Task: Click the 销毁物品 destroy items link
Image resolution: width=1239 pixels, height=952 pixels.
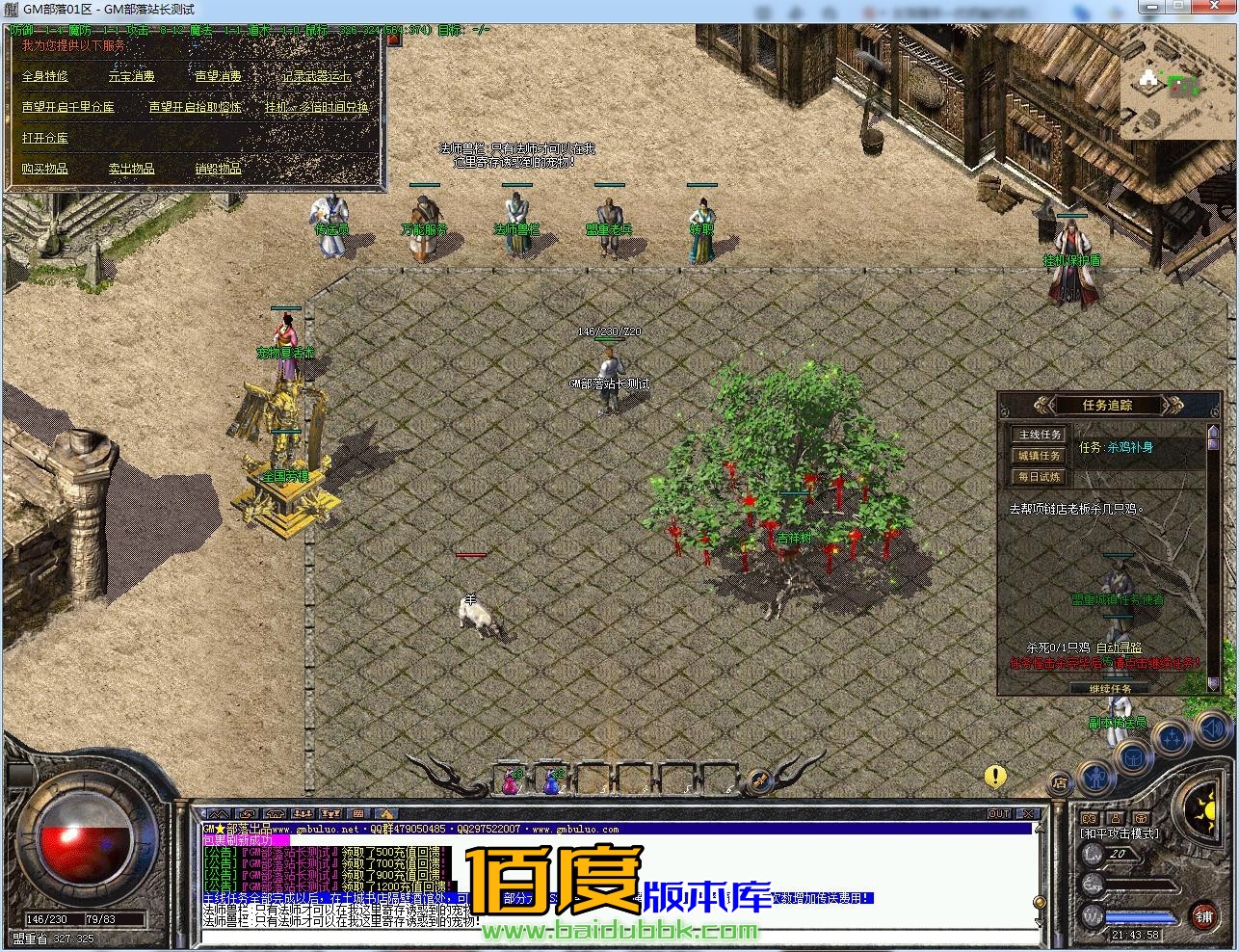Action: pyautogui.click(x=218, y=169)
